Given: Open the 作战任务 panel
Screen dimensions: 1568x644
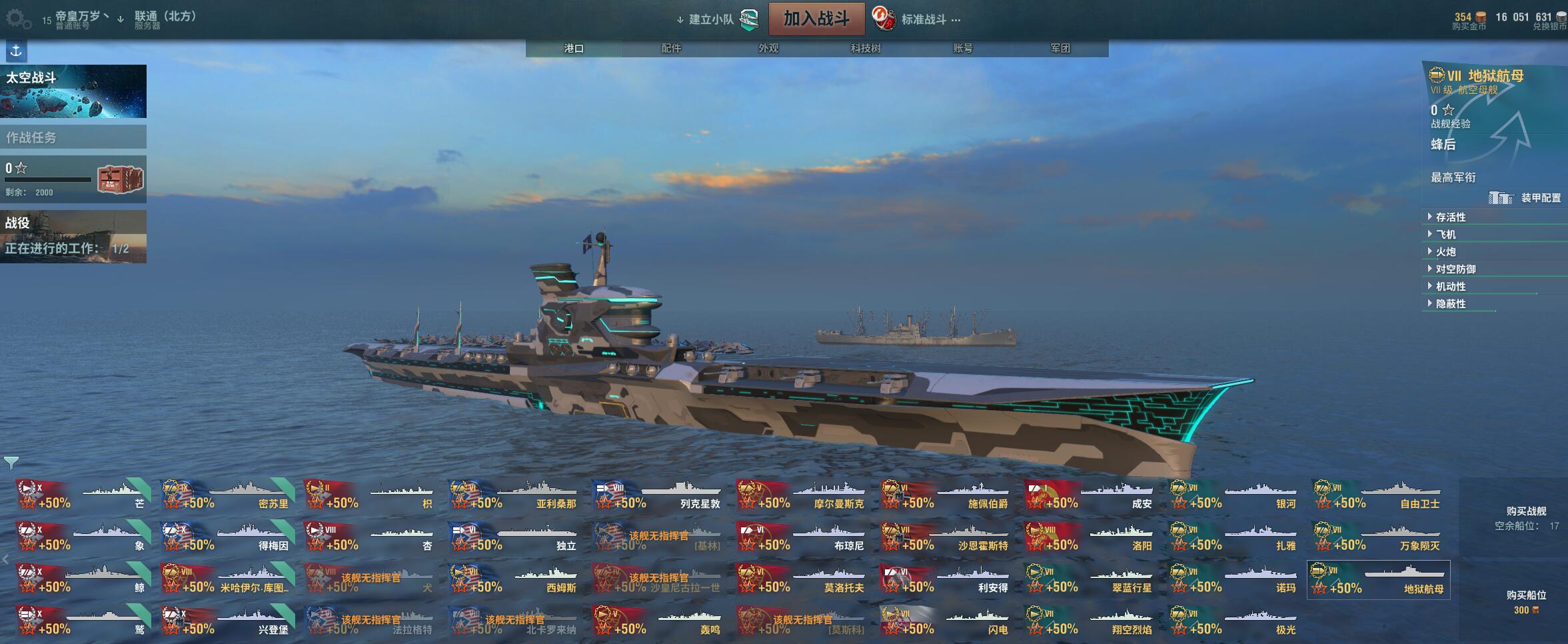Looking at the screenshot, I should coord(73,137).
